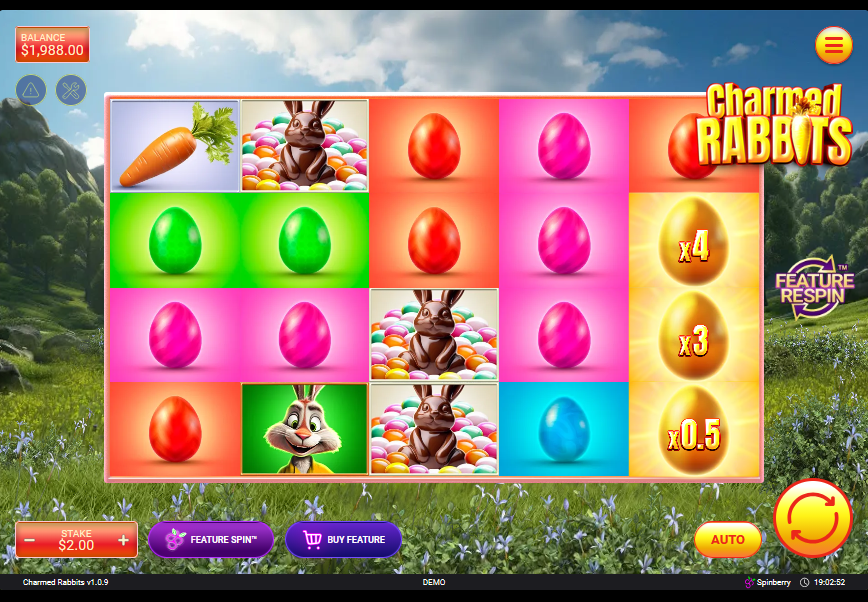868x602 pixels.
Task: Spin the reels with the red spin button
Action: (x=812, y=518)
